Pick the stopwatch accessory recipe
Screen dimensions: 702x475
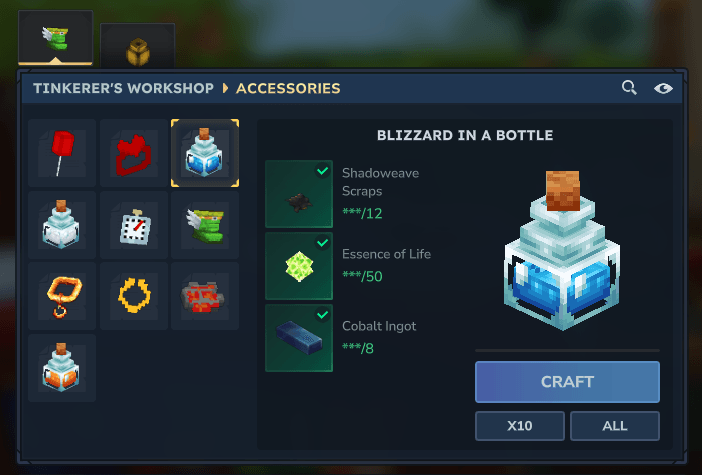pyautogui.click(x=134, y=225)
